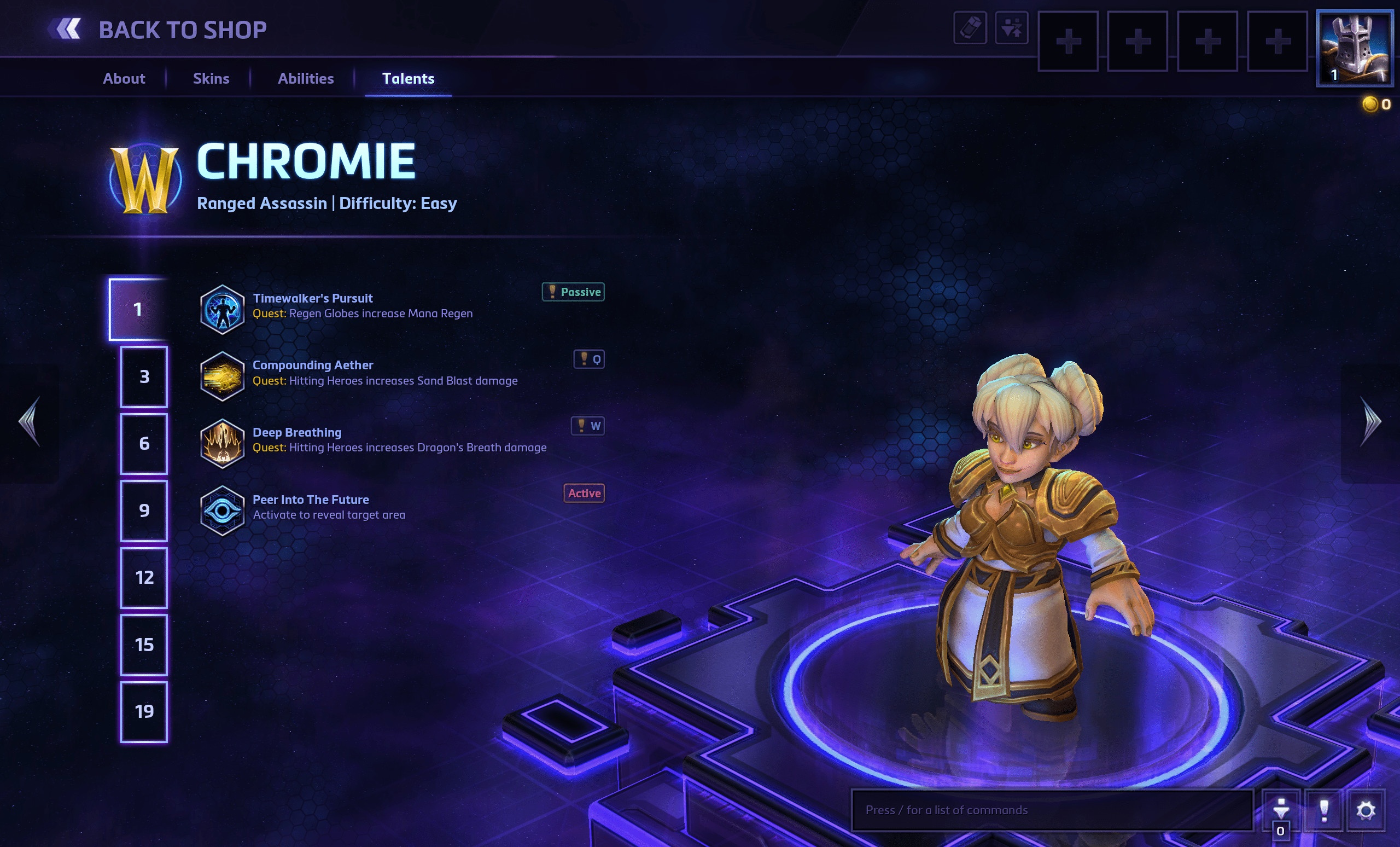
Task: Open the gear settings menu
Action: pos(1366,810)
